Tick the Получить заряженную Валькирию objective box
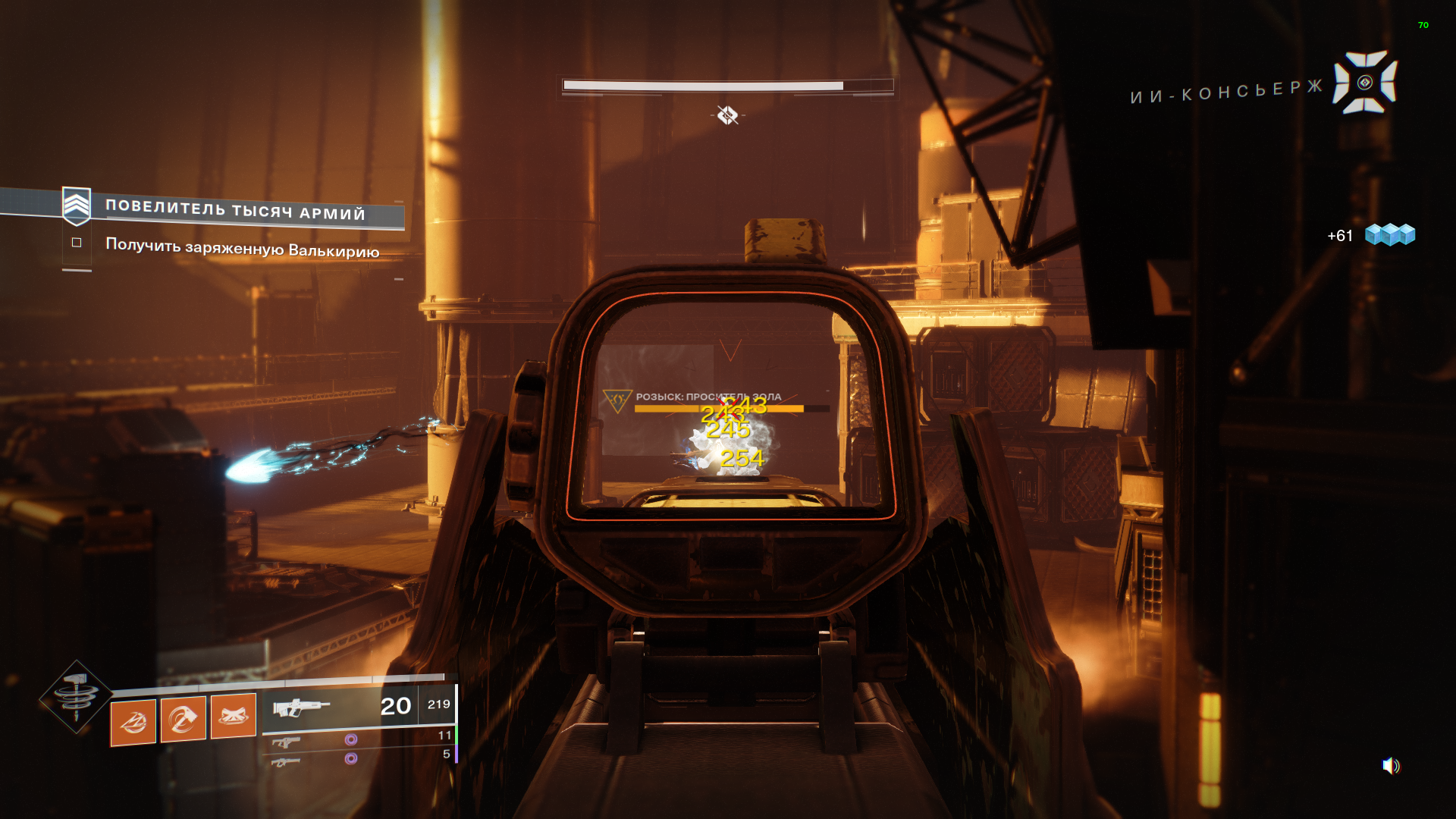Image resolution: width=1456 pixels, height=819 pixels. [x=77, y=243]
